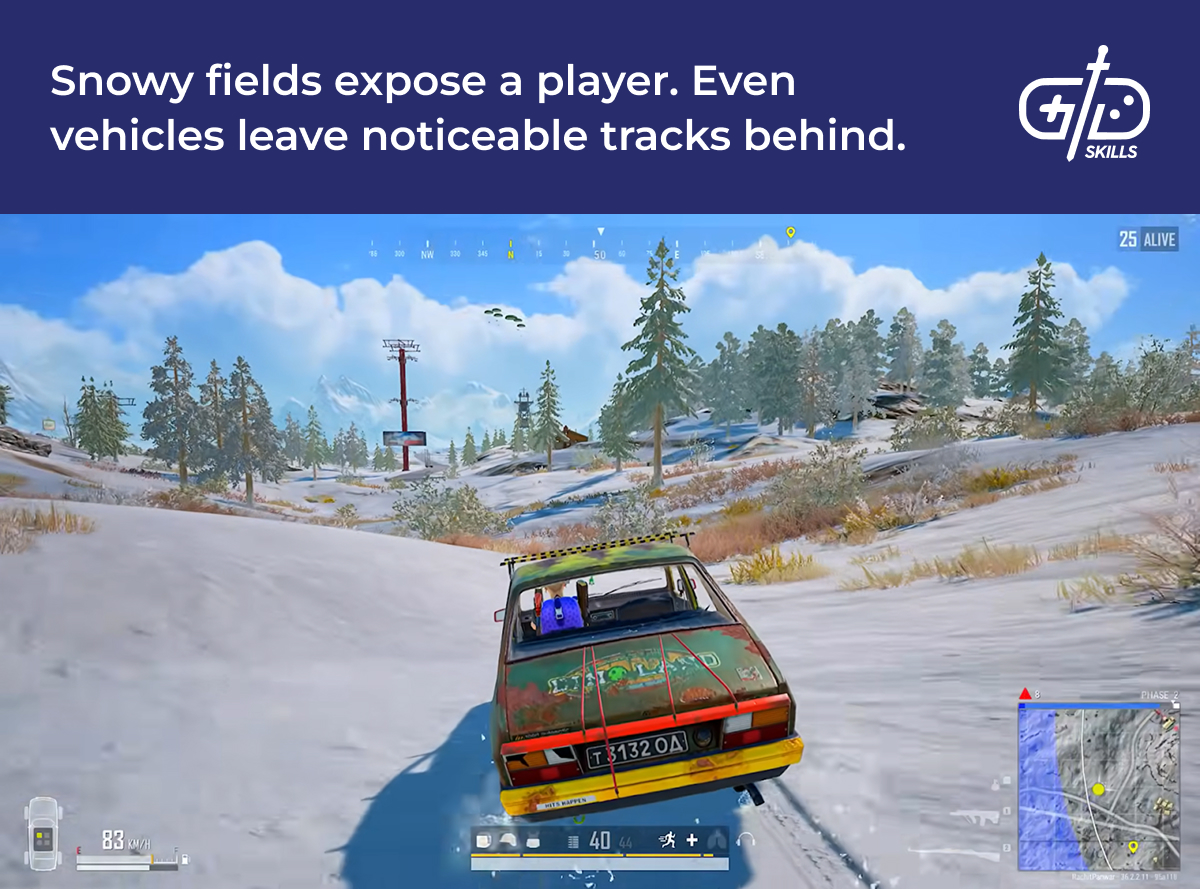The width and height of the screenshot is (1200, 889).
Task: Open the minimap in the corner
Action: click(x=1098, y=787)
